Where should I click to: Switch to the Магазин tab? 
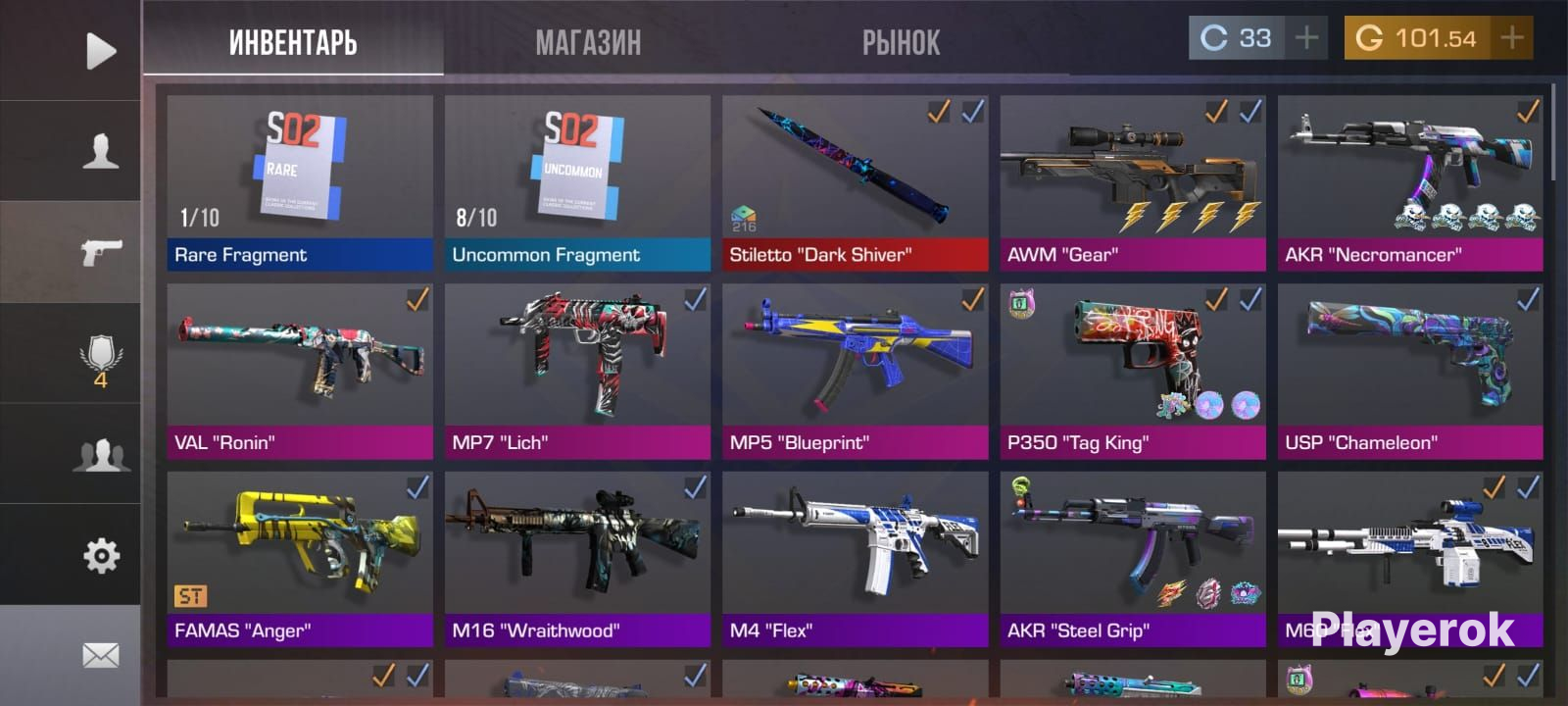(x=588, y=42)
